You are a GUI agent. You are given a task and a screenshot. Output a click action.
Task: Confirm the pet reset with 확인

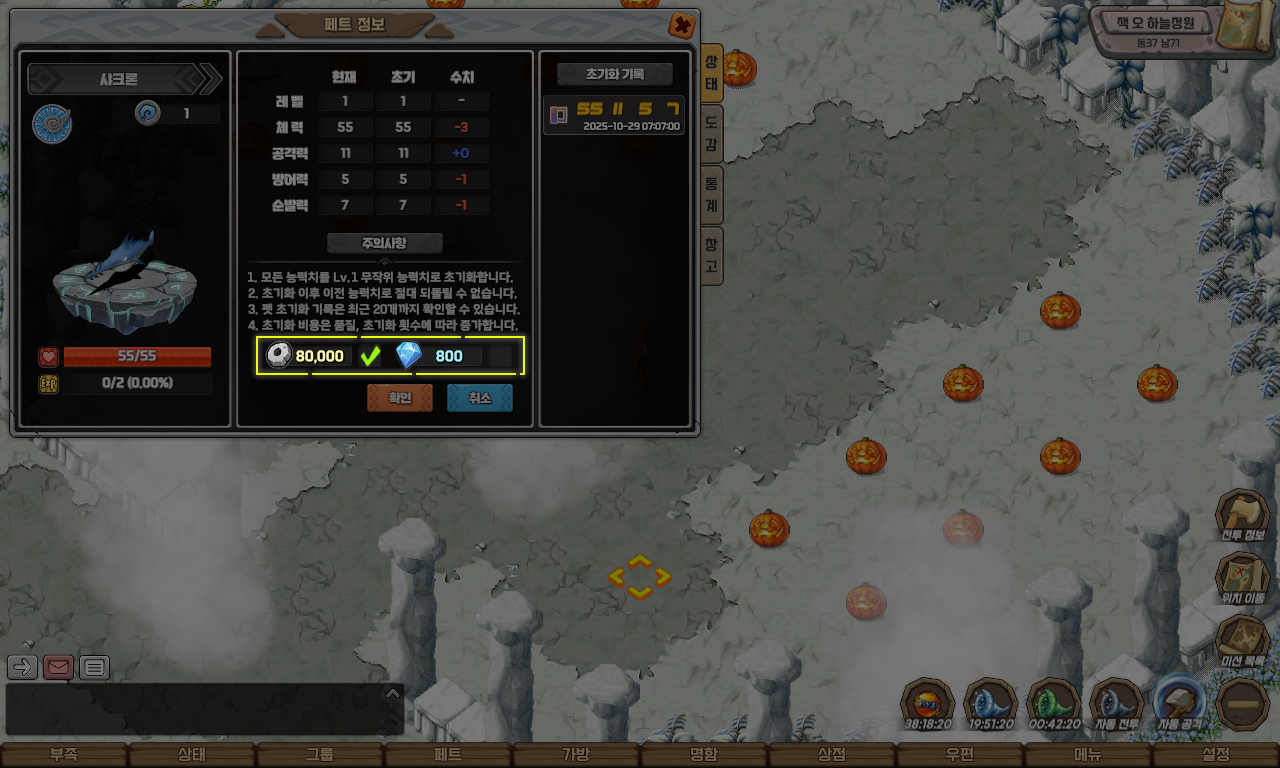coord(399,398)
